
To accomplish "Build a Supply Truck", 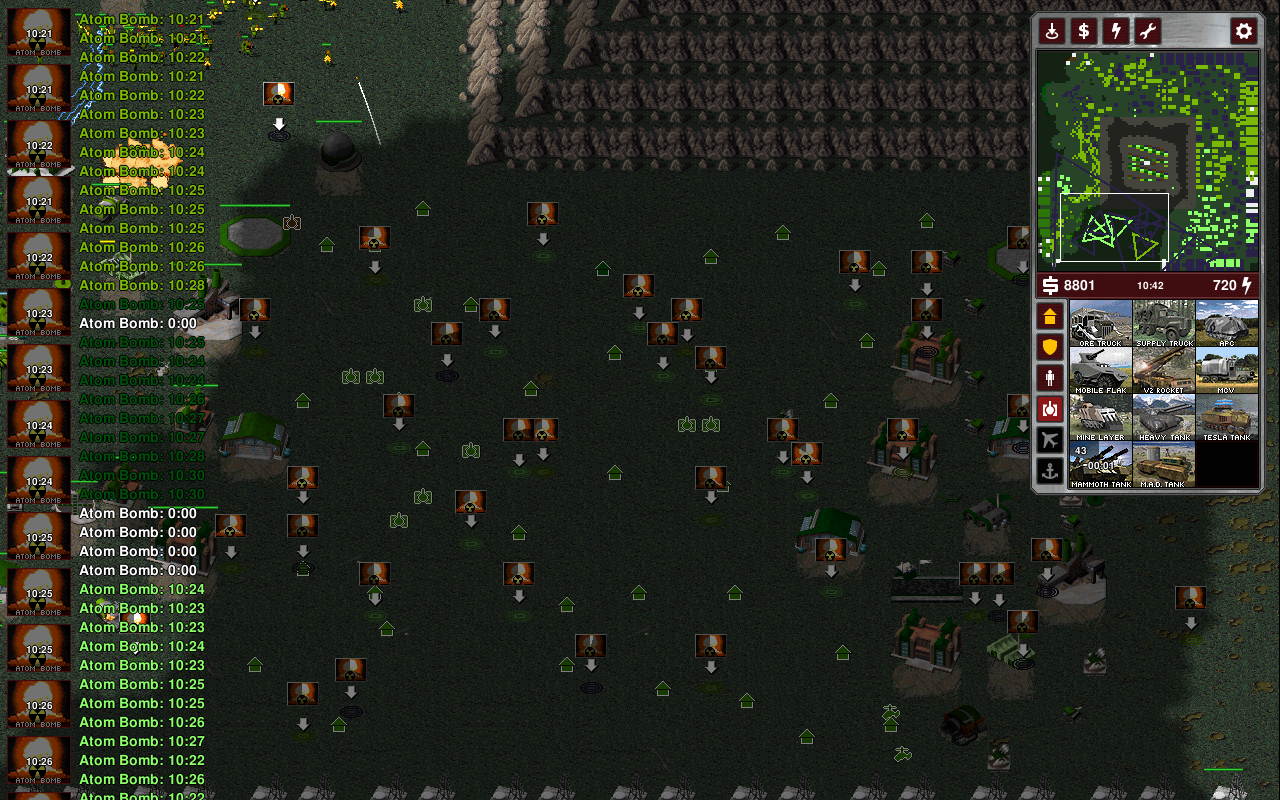I will [1164, 323].
